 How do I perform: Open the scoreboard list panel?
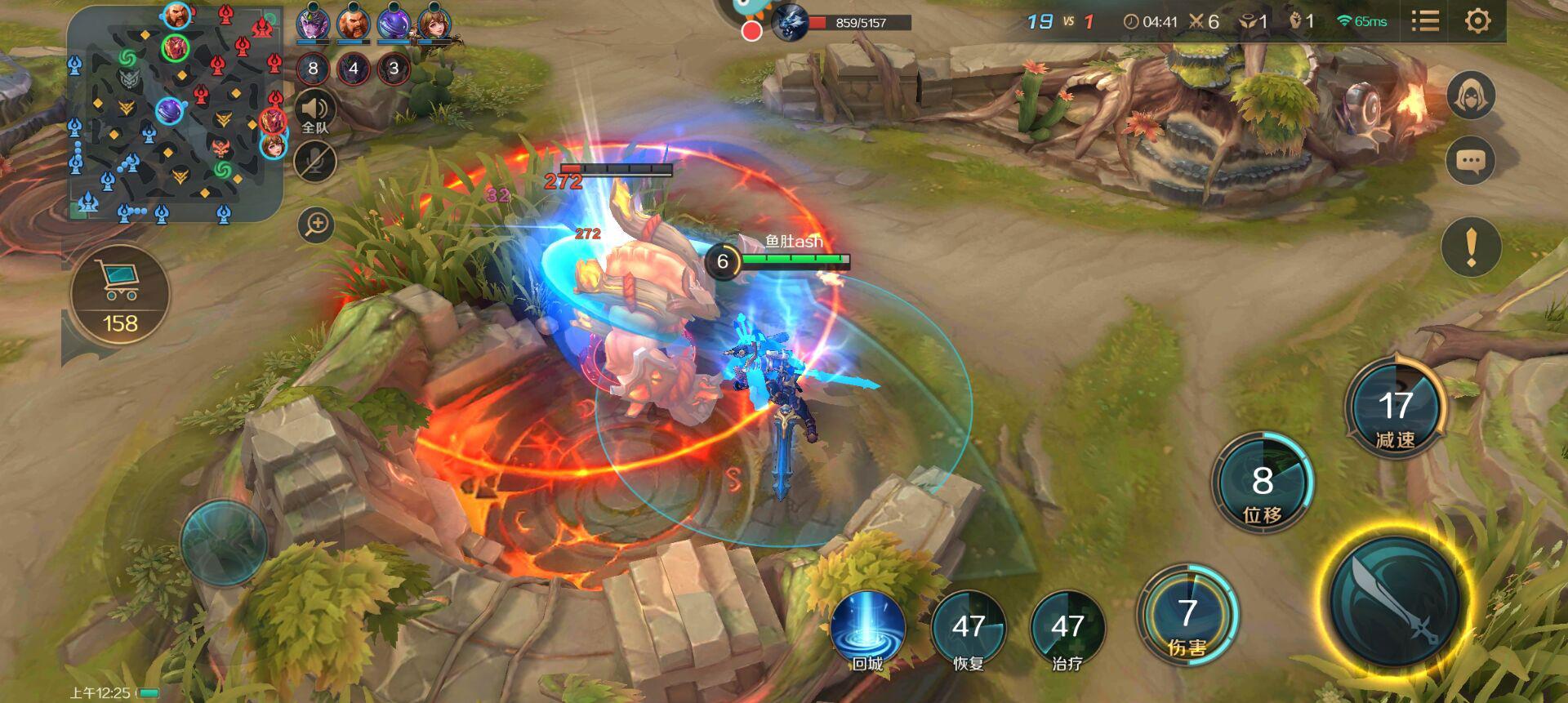point(1425,20)
